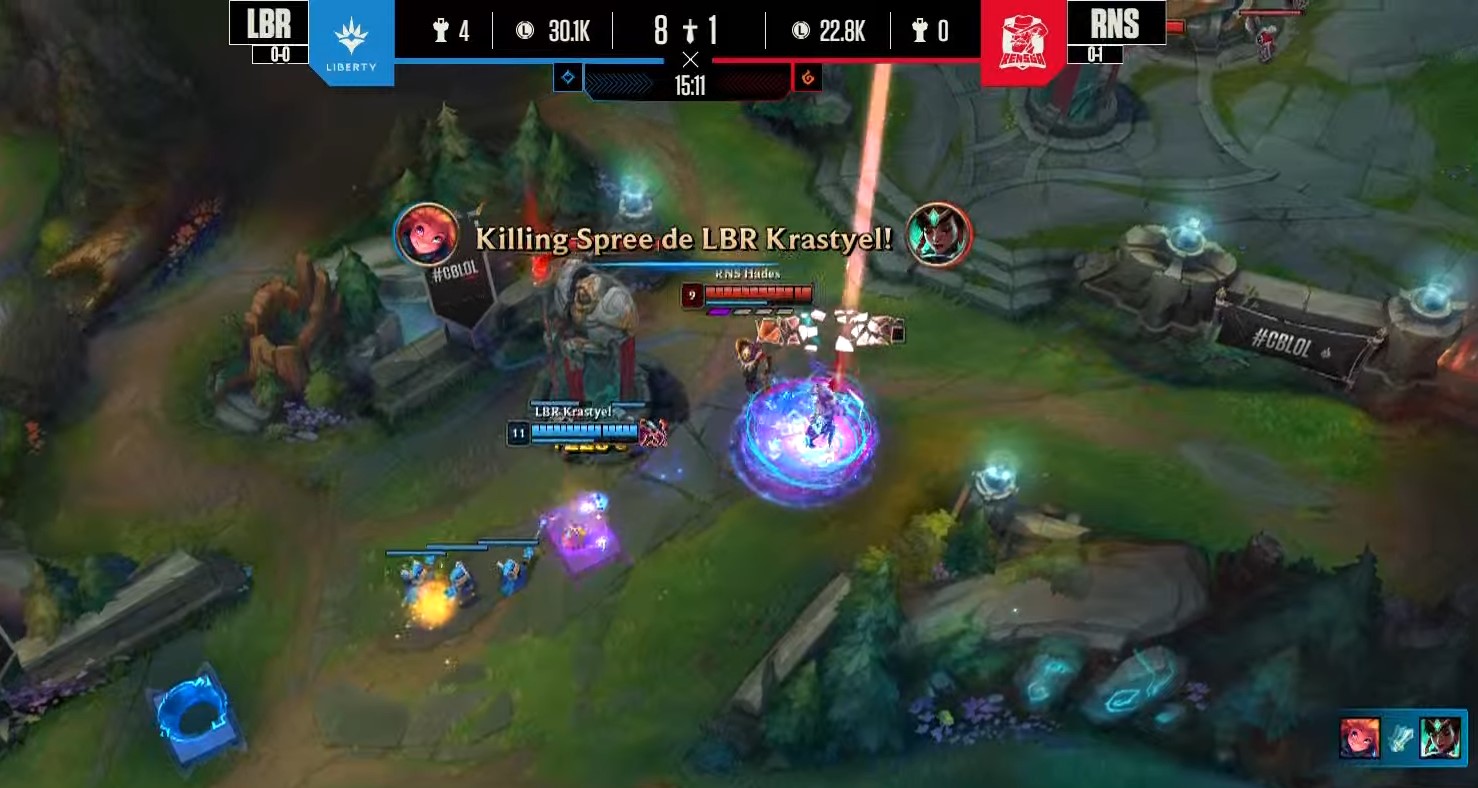Screen dimensions: 1478x788
Task: Select the LBR team name plate
Action: coord(268,20)
